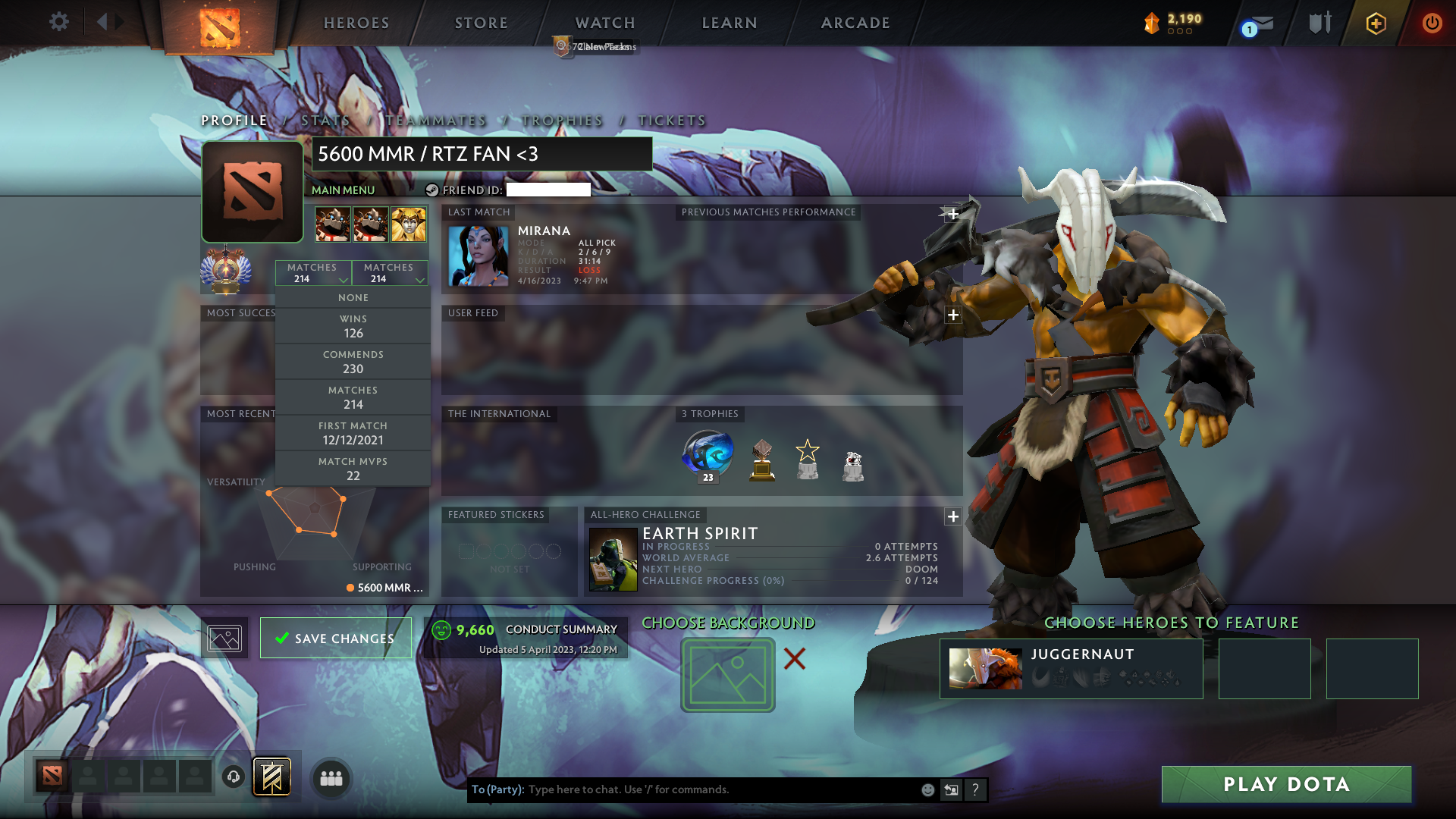The height and width of the screenshot is (819, 1456).
Task: Click the PLAY DOTA button
Action: click(x=1285, y=784)
